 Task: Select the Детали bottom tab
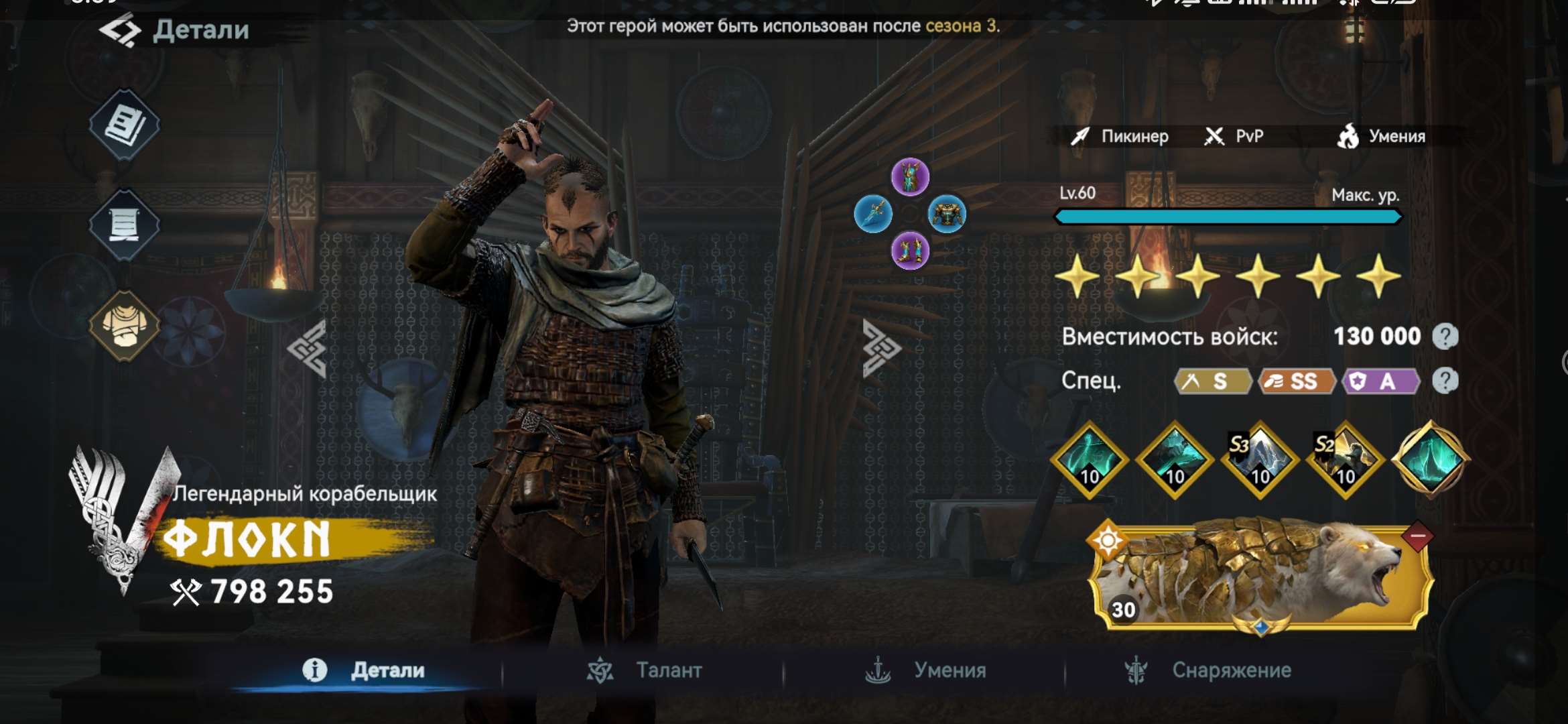click(365, 670)
